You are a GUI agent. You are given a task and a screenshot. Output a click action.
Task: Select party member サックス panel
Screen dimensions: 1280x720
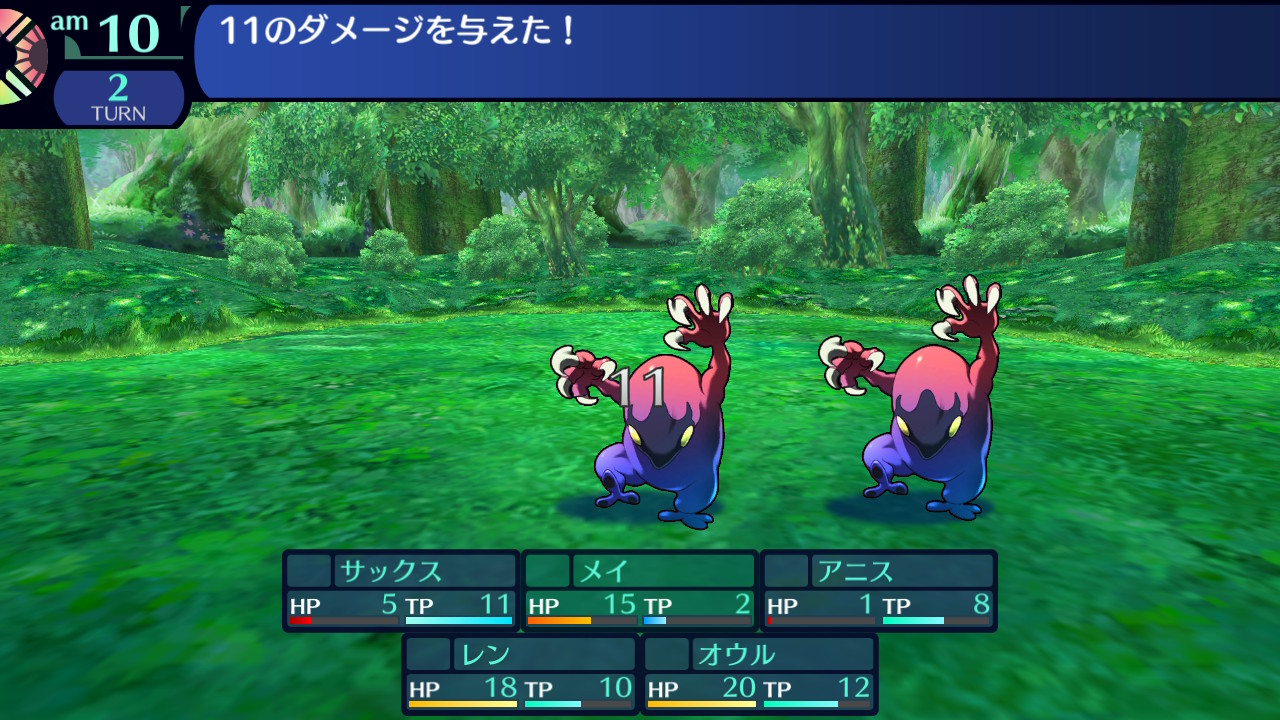401,590
